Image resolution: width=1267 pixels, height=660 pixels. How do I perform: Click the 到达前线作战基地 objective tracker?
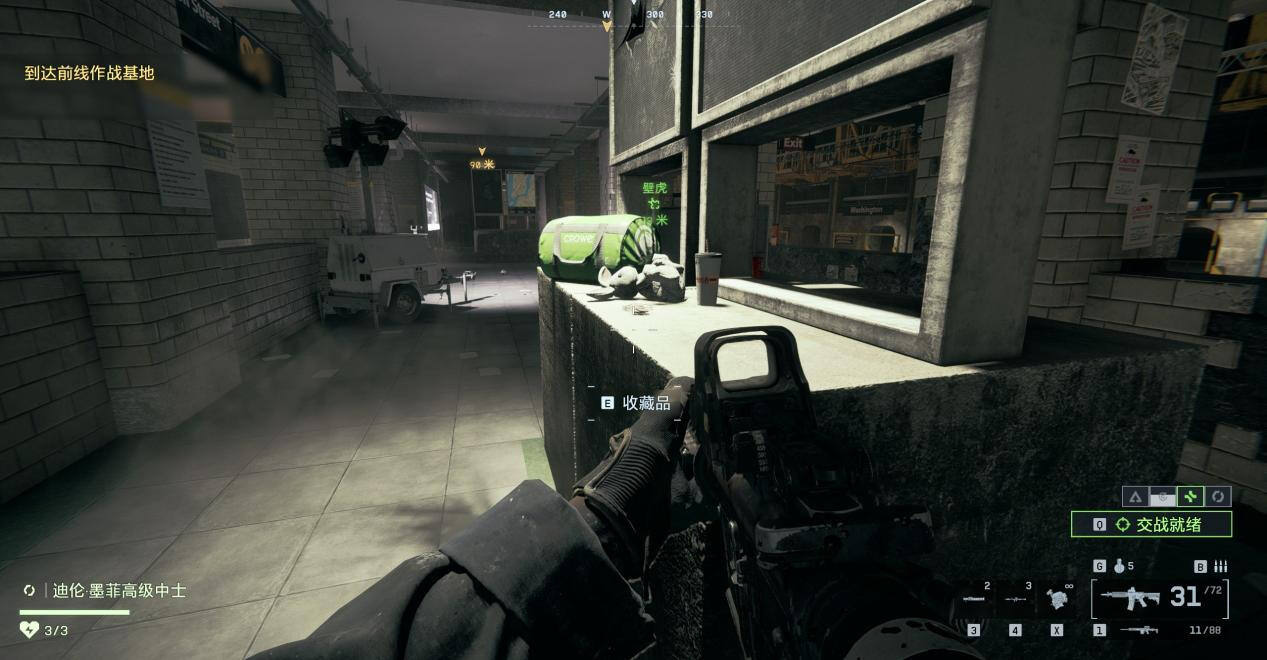90,73
